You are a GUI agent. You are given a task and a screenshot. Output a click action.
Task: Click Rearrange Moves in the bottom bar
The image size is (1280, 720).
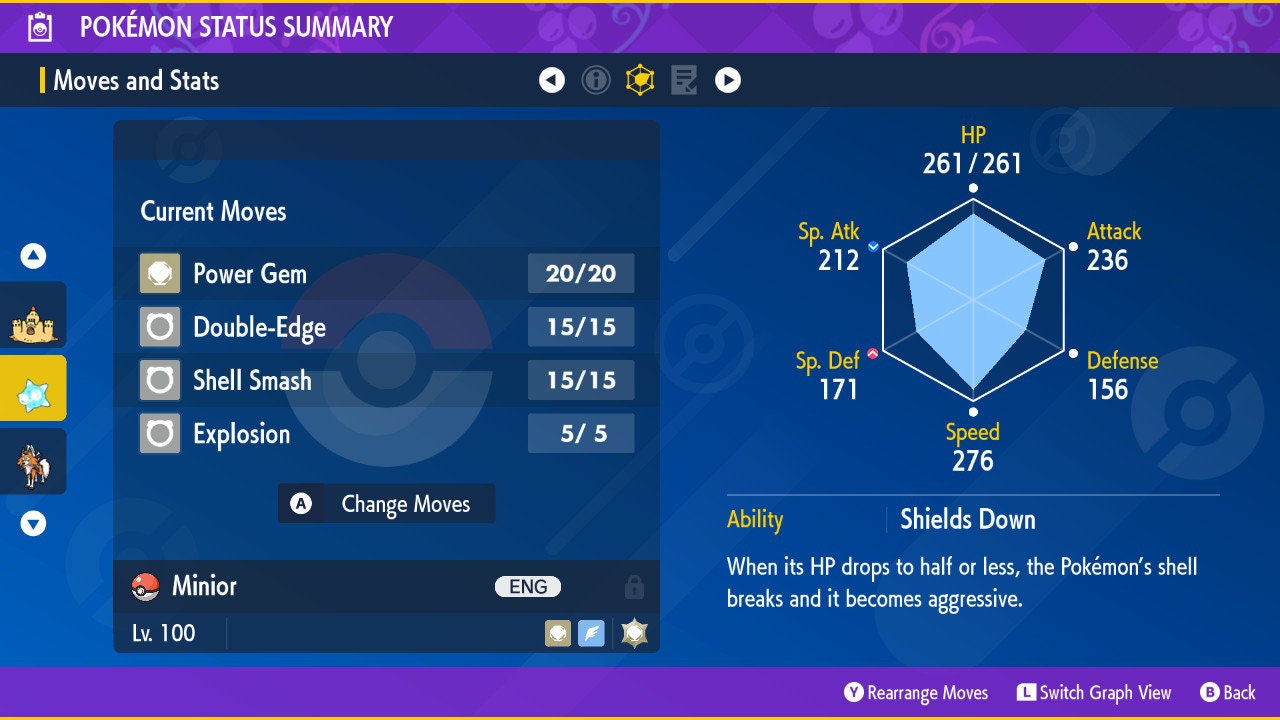pyautogui.click(x=916, y=693)
